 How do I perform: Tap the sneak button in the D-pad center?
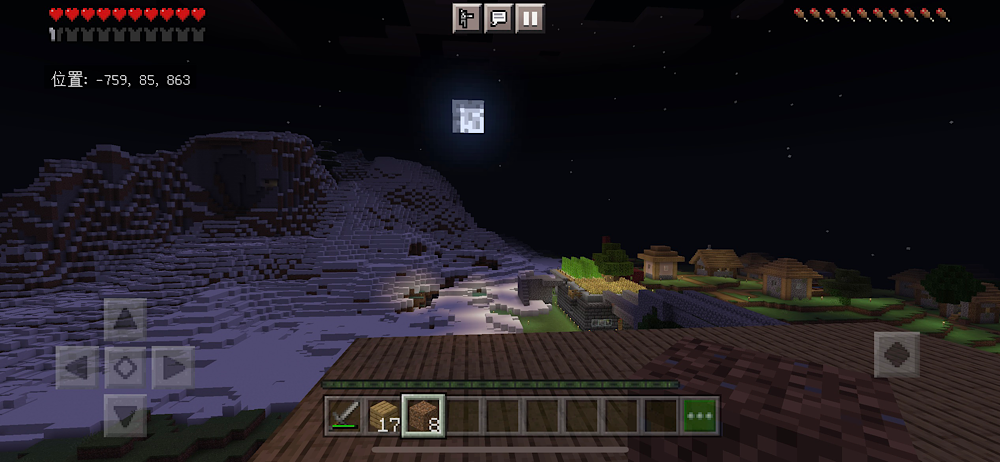(x=125, y=367)
